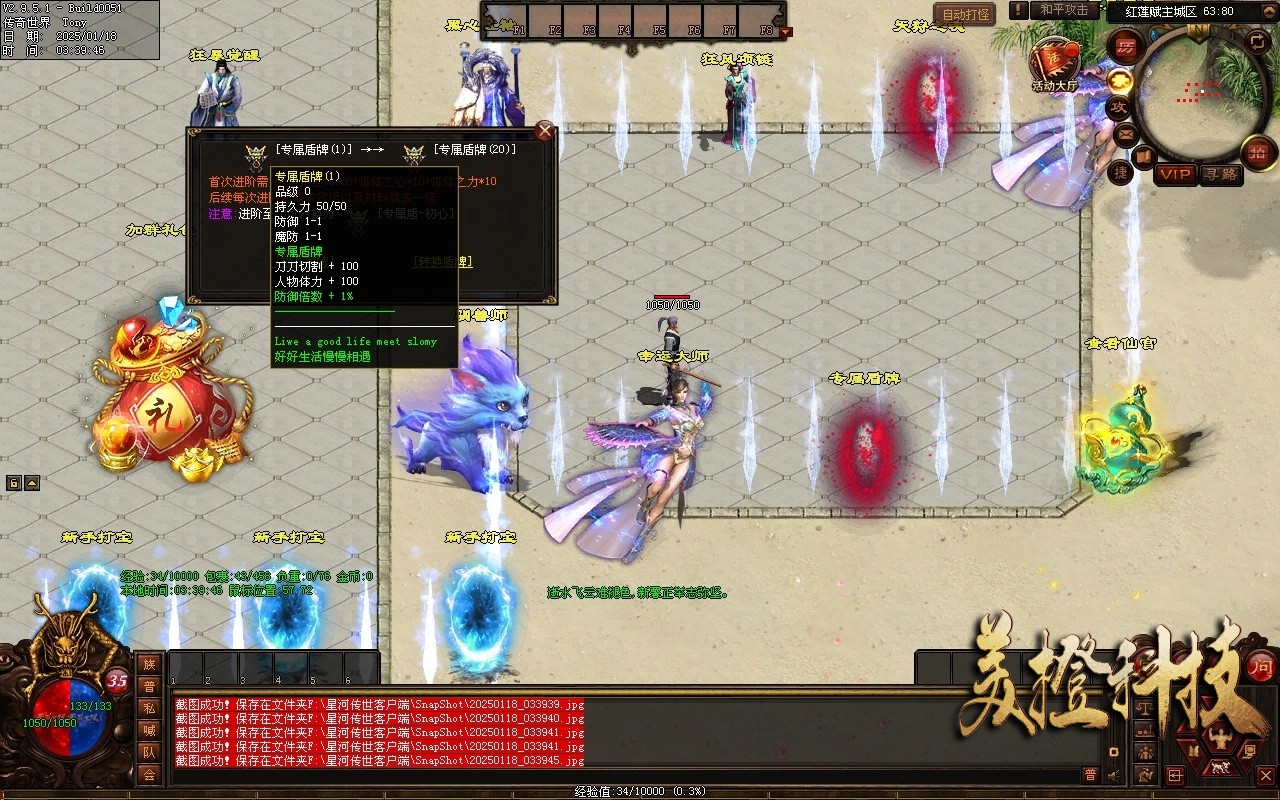Switch chat to the 族 channel

click(x=149, y=664)
